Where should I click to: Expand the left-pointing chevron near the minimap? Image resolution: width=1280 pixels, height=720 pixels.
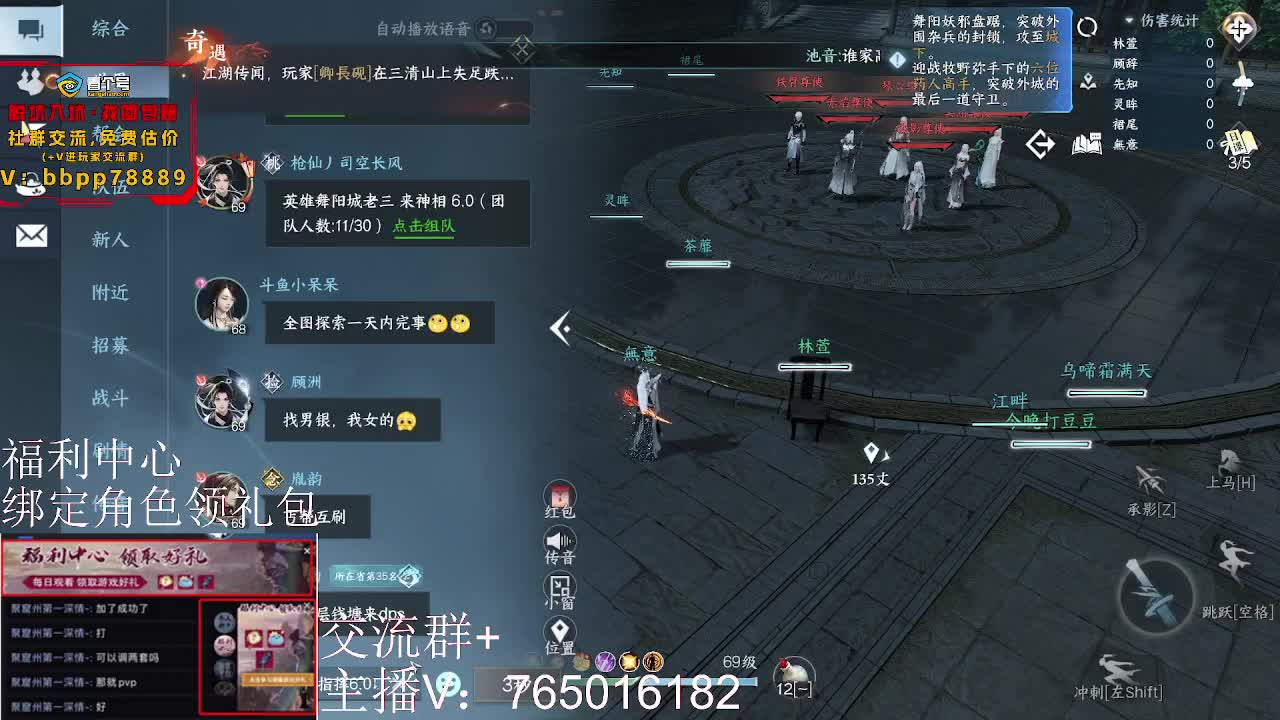[1042, 143]
